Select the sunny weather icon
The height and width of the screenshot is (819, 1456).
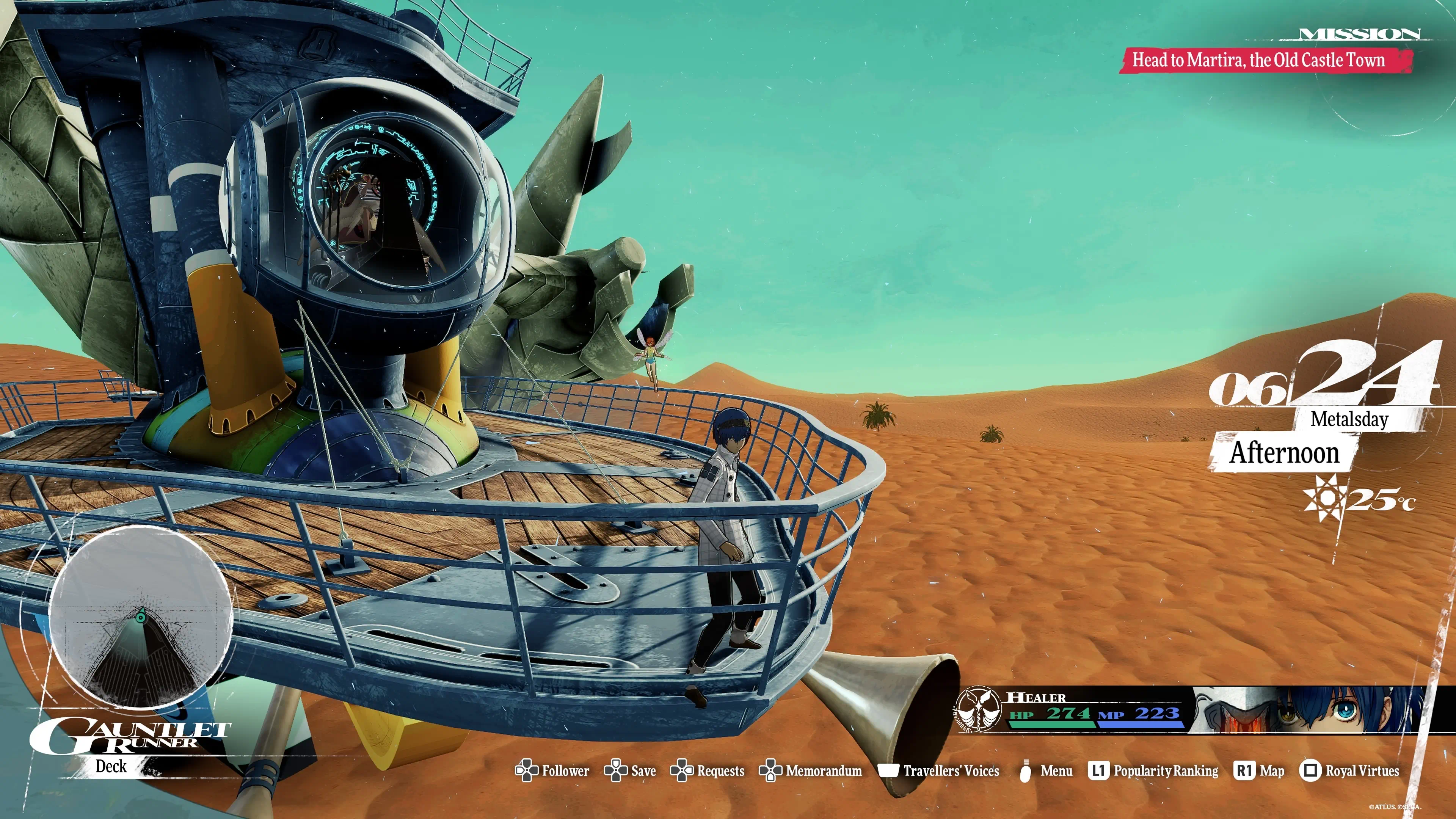1325,497
